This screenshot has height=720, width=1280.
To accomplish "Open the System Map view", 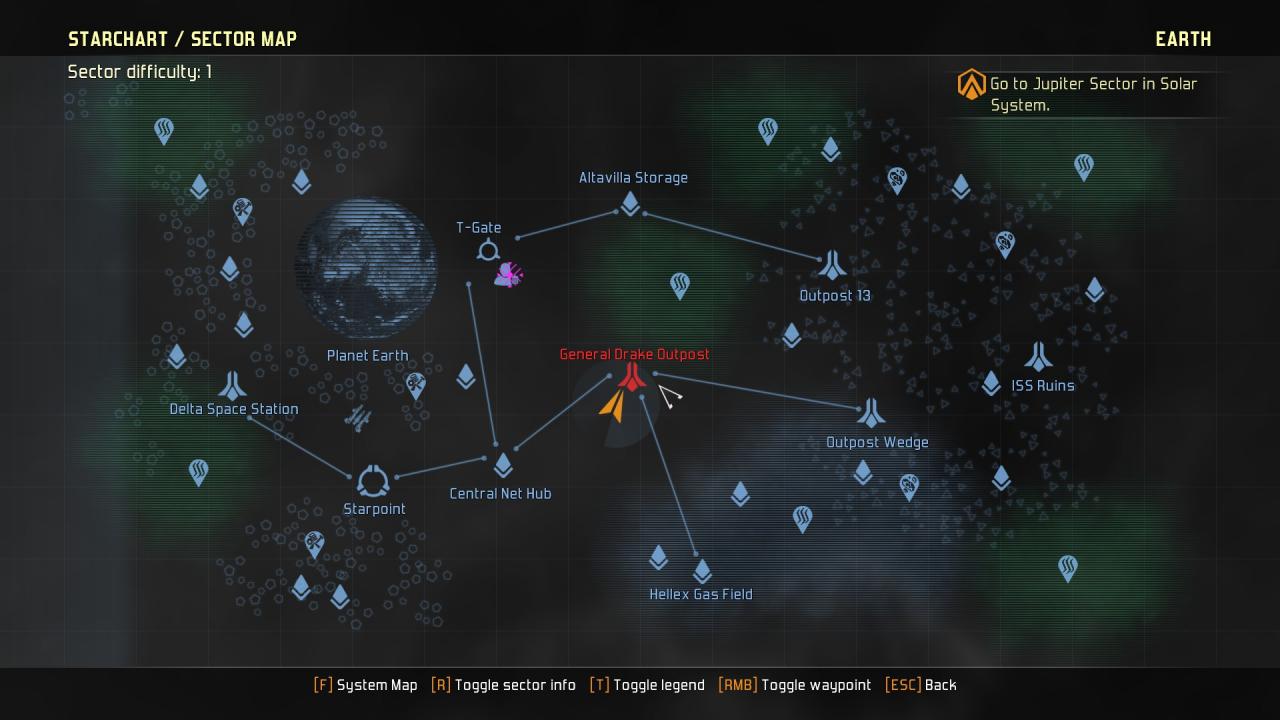I will (366, 685).
